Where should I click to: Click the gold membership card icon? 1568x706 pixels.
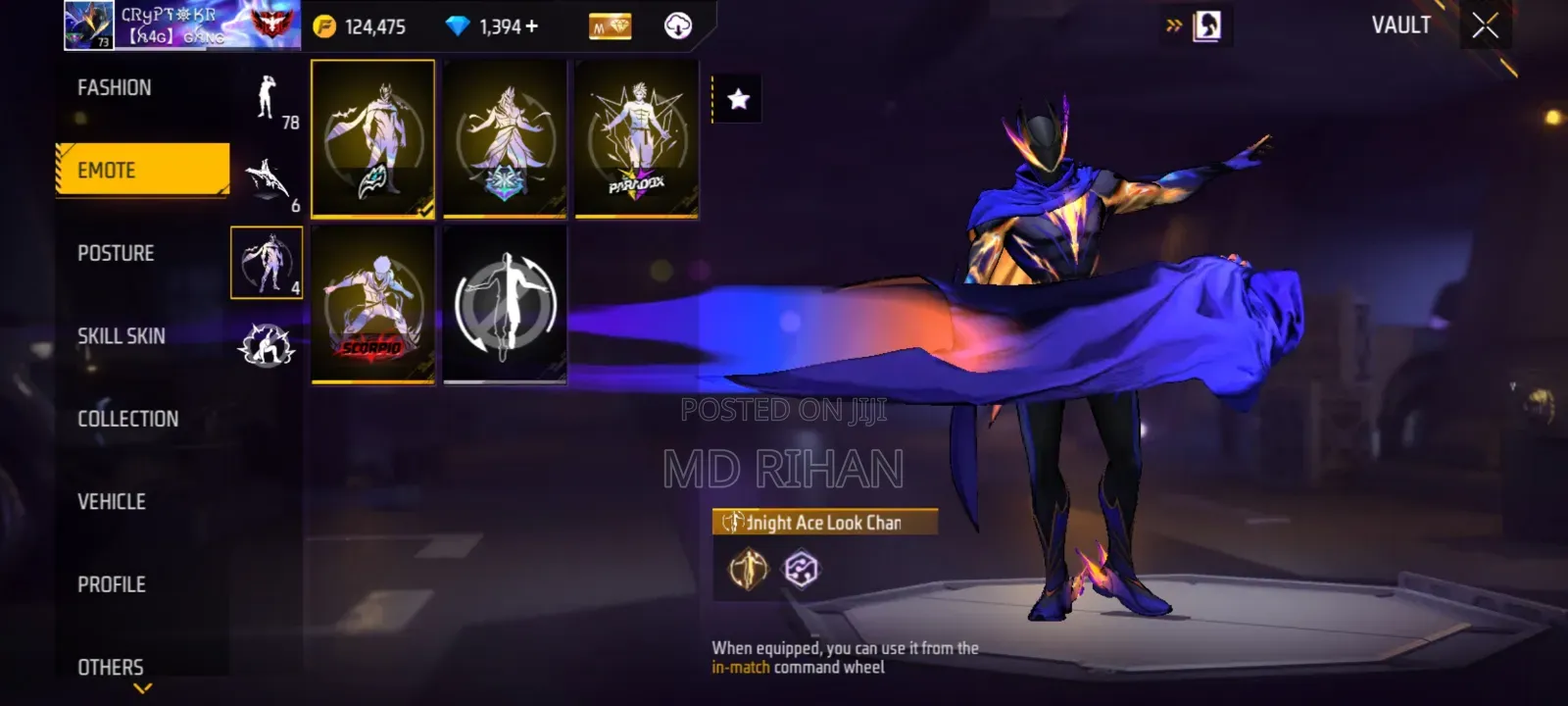(610, 26)
